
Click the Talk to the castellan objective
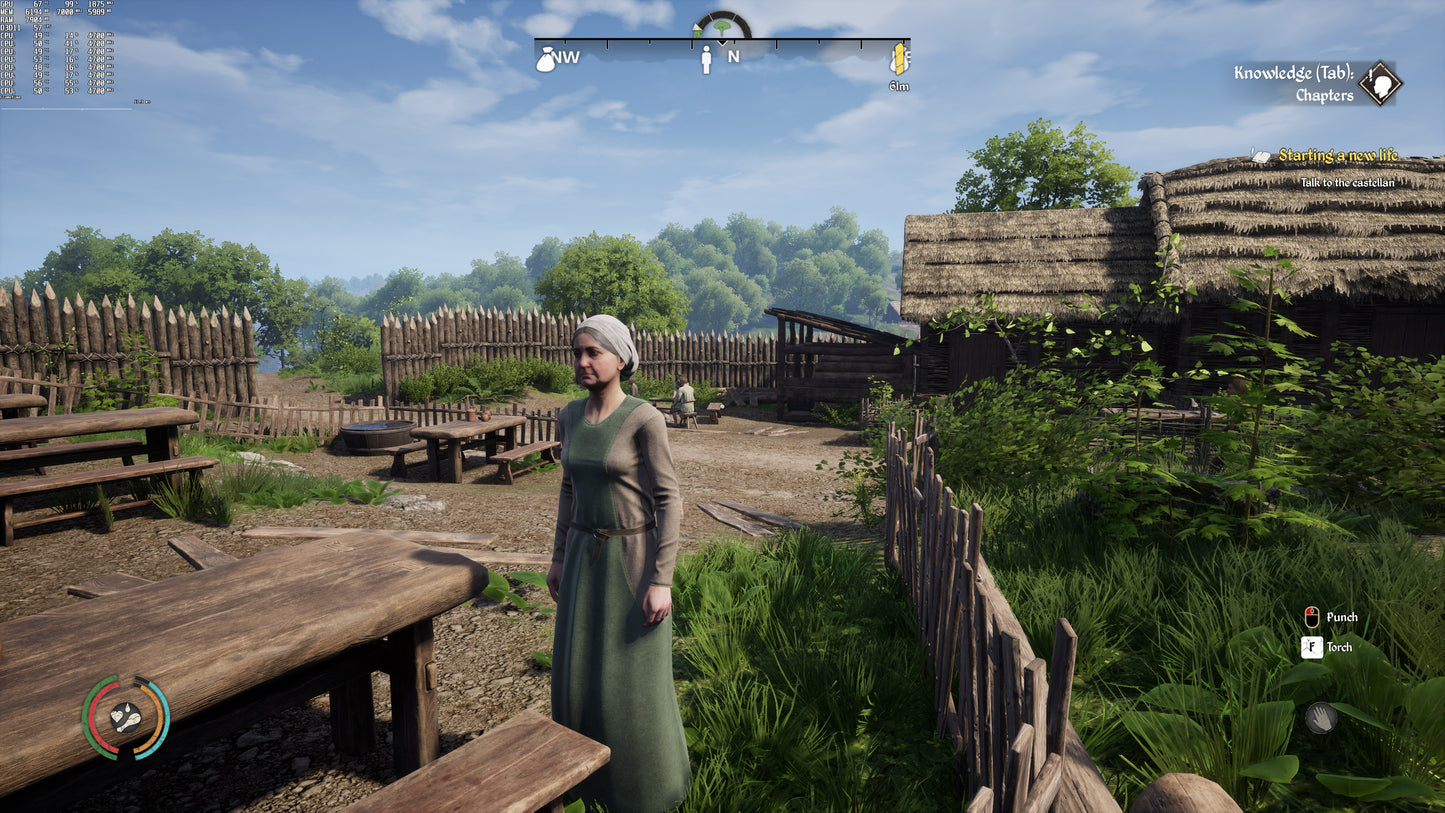(x=1349, y=184)
